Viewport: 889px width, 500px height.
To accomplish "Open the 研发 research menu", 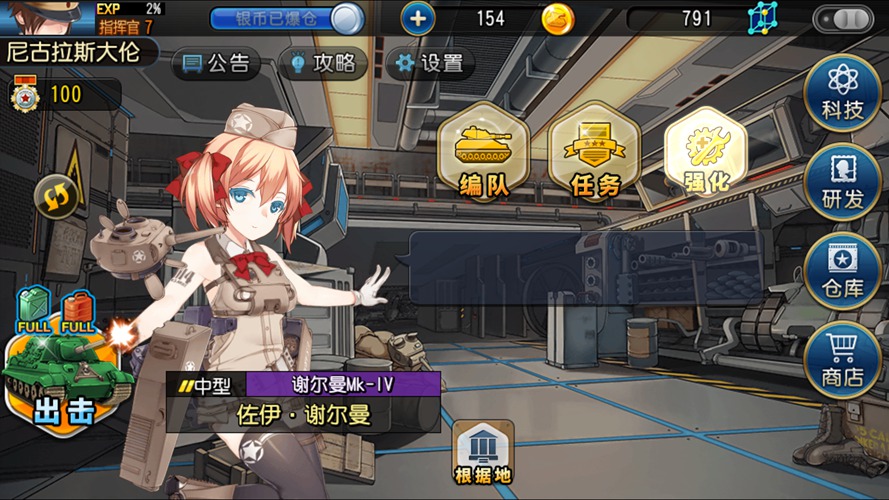I will tap(842, 181).
